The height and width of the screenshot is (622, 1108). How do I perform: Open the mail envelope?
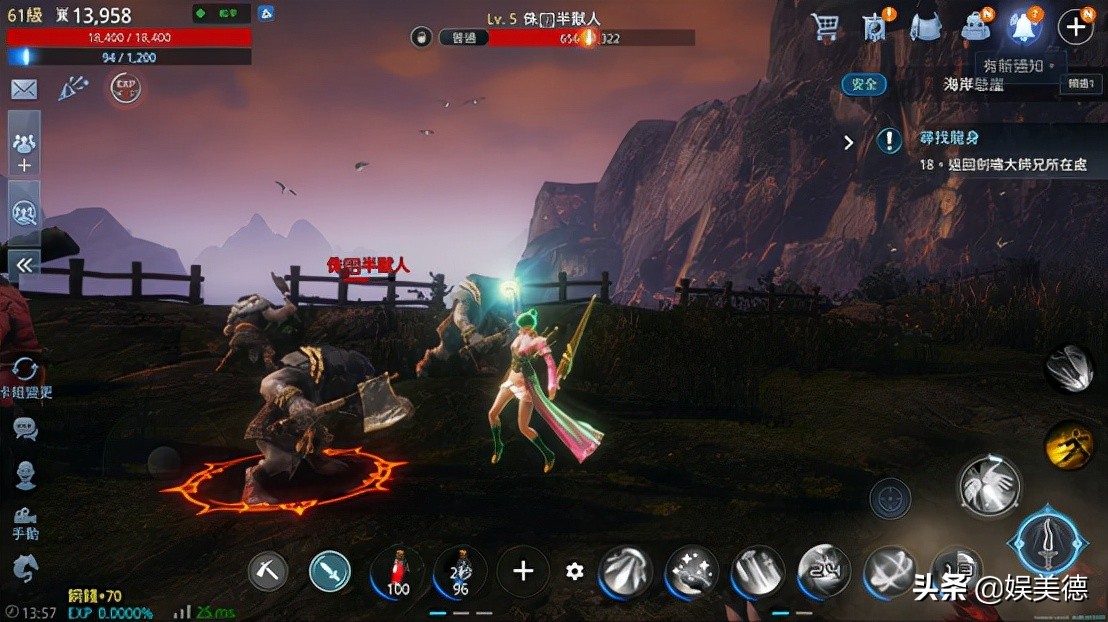click(x=24, y=90)
